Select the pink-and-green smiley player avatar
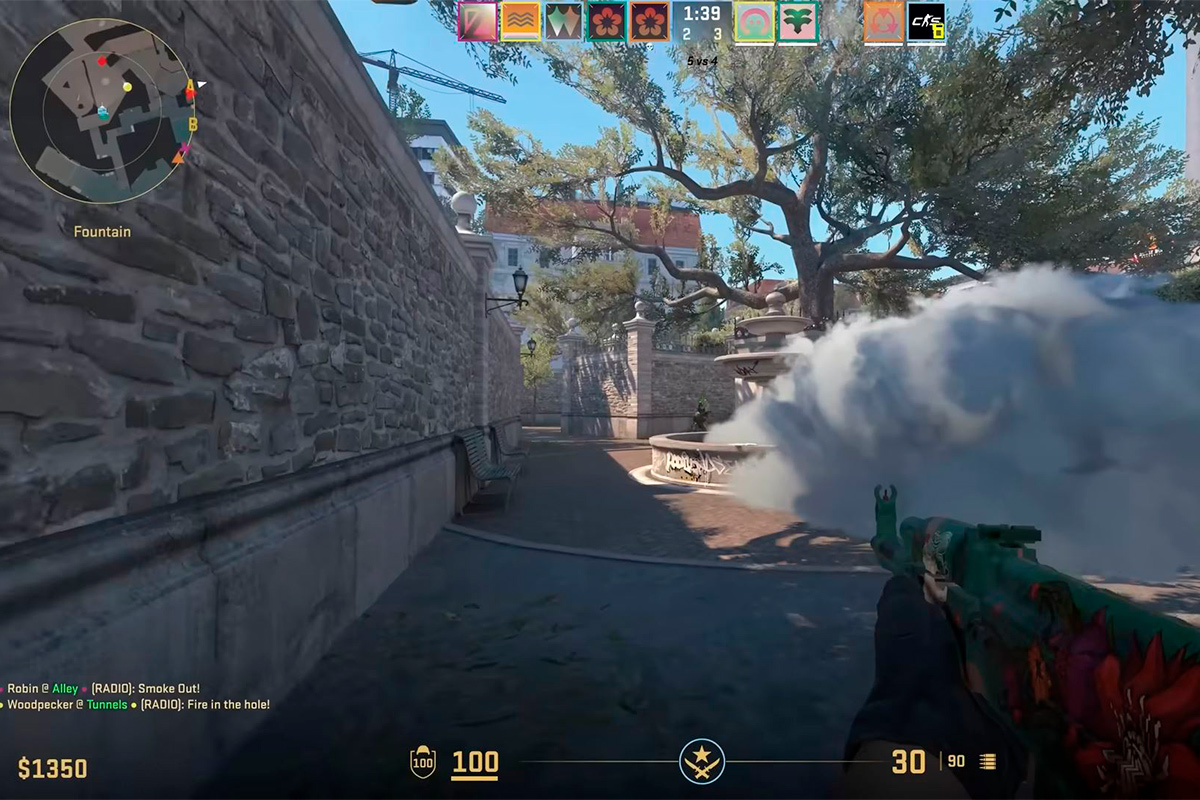Viewport: 1200px width, 800px height. 755,21
